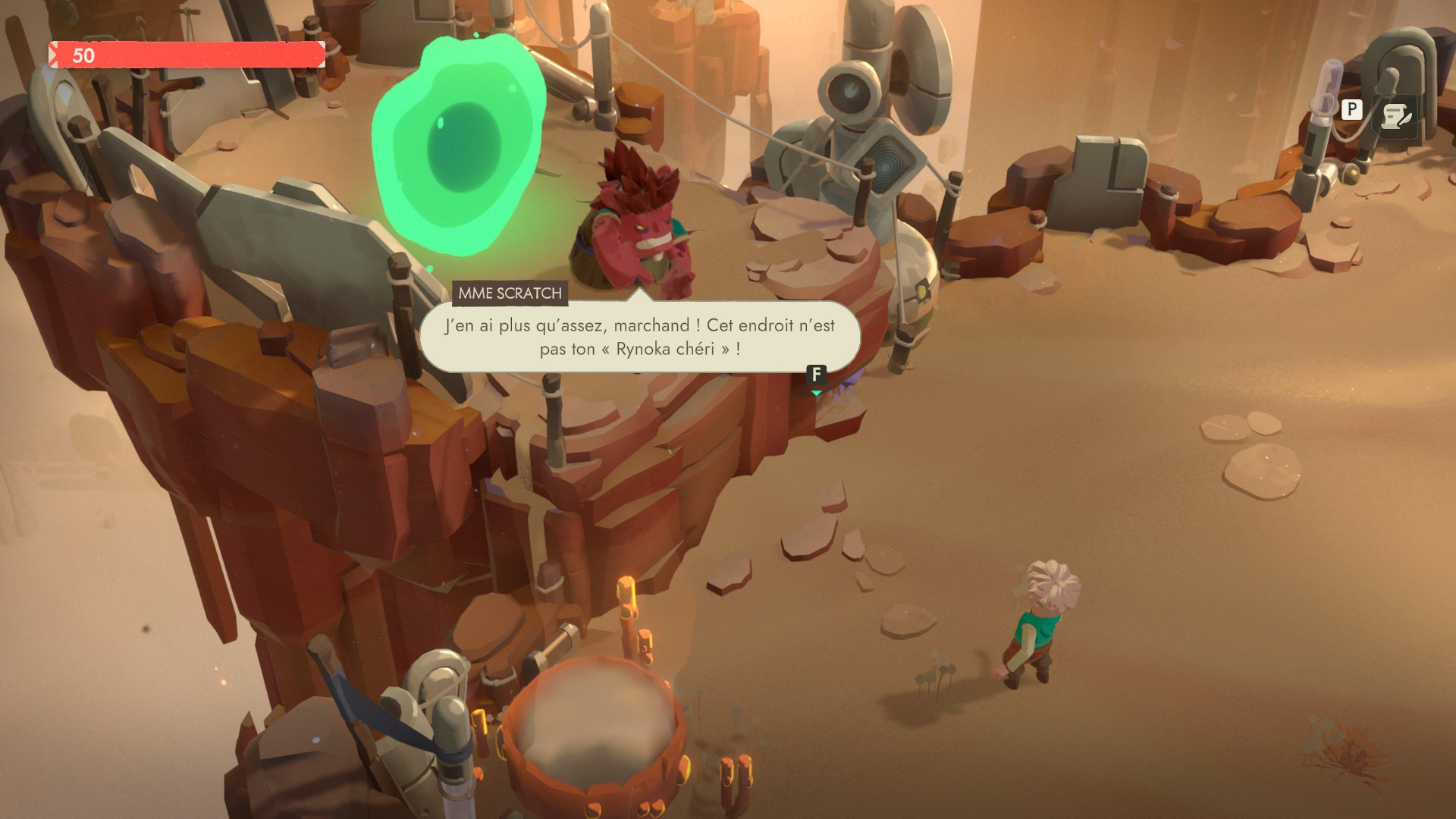Open the quest journal scroll icon
This screenshot has height=819, width=1456.
pos(1395,117)
